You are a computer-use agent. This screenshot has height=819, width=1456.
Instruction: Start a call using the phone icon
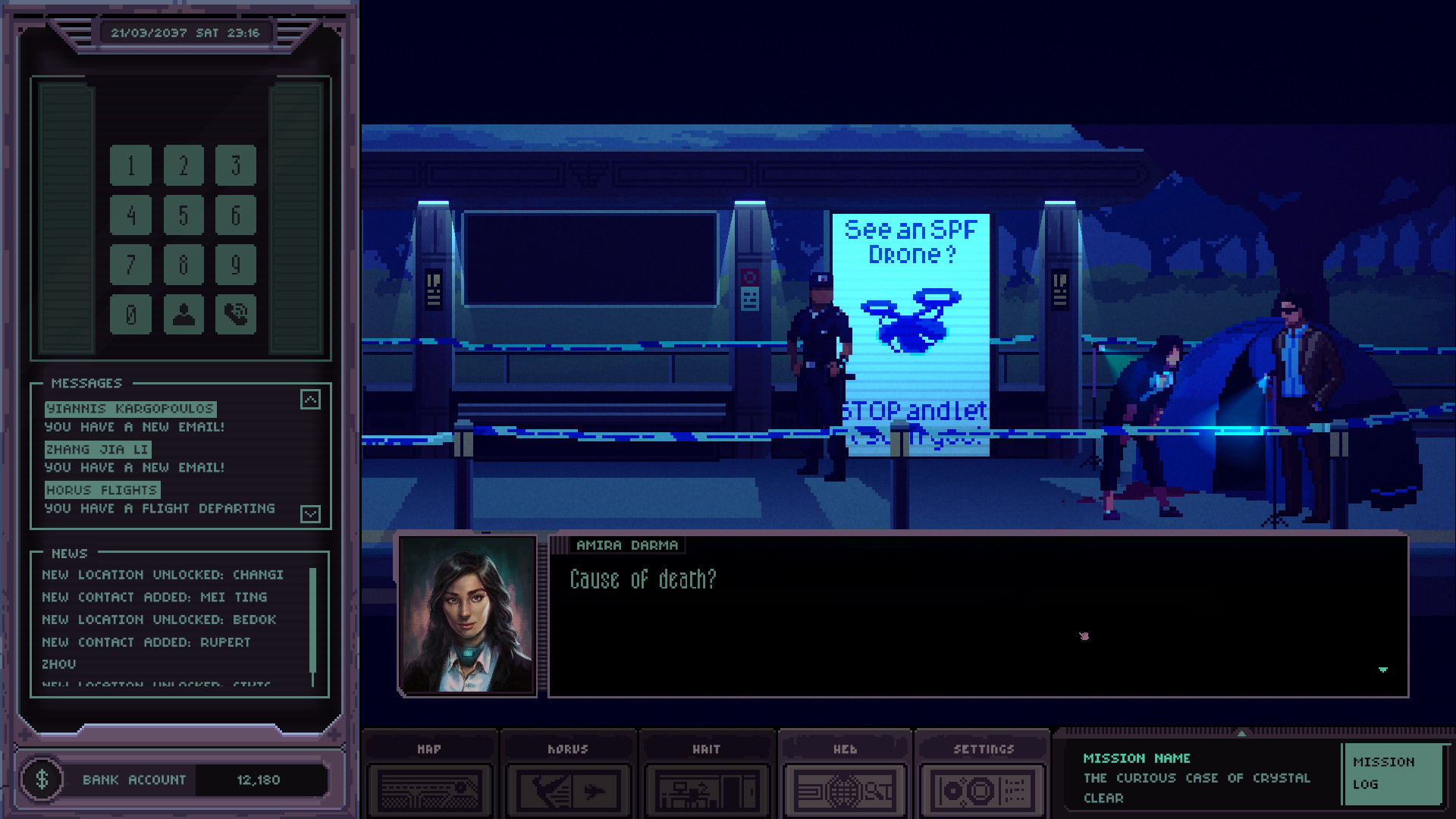(x=235, y=314)
